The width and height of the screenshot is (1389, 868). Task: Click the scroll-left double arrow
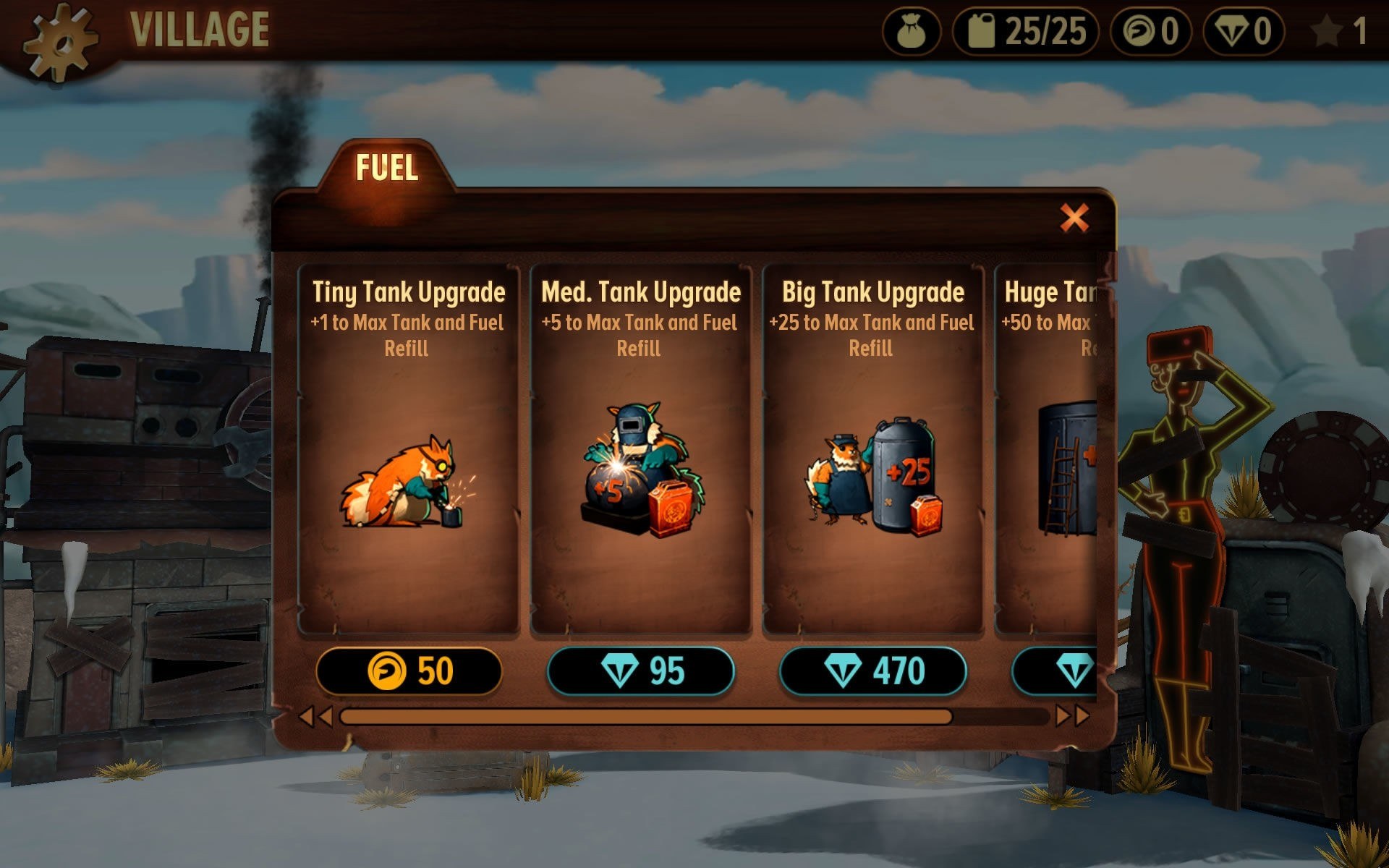coord(315,717)
